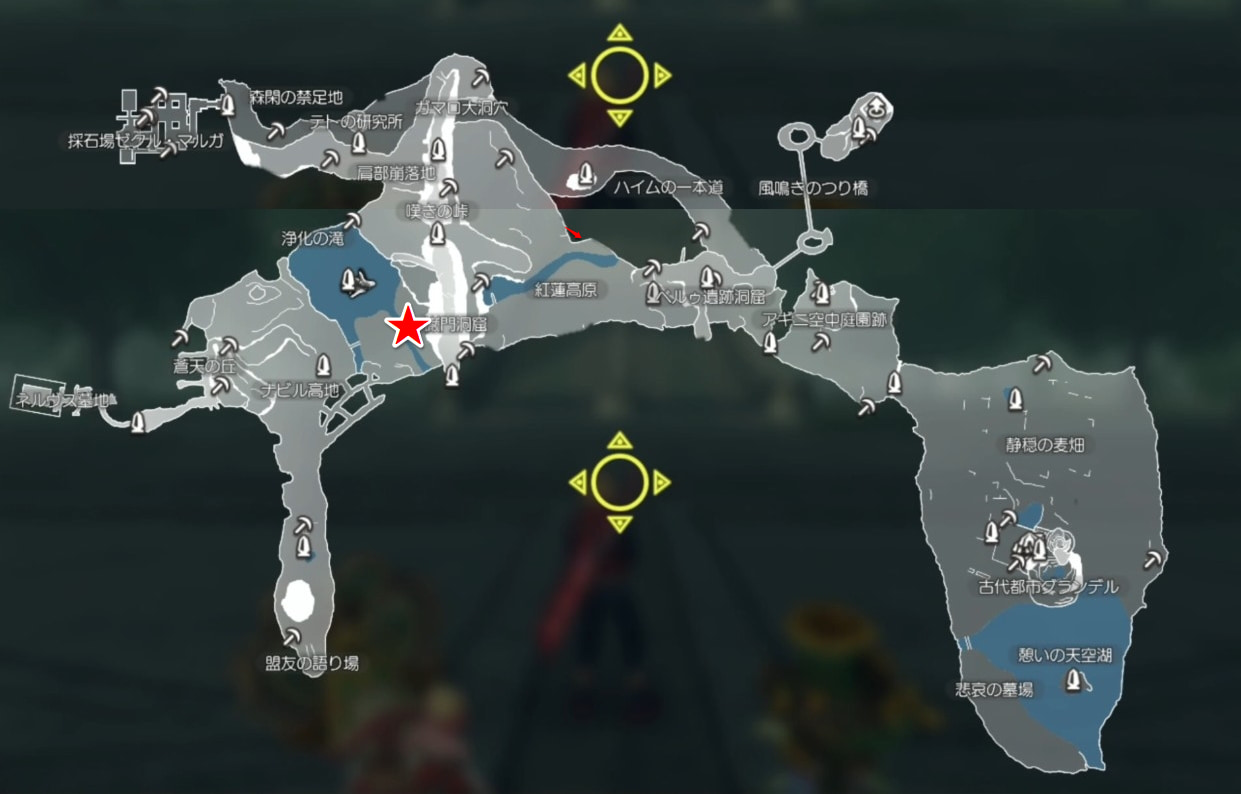Click the 悲哀の墓場 location name
Viewport: 1241px width, 794px height.
point(993,690)
